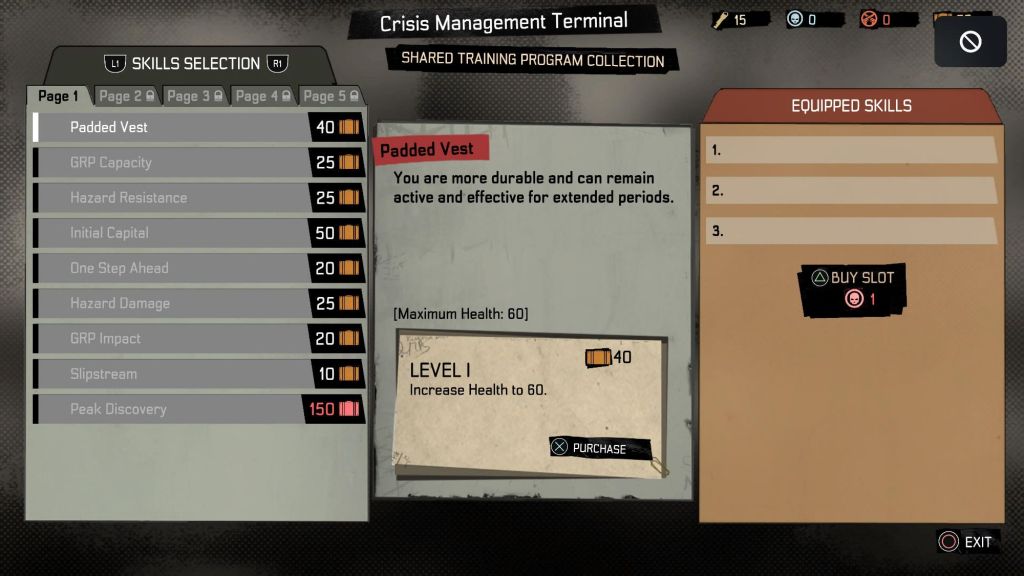
Task: Exit the Crisis Management Terminal
Action: pos(967,542)
